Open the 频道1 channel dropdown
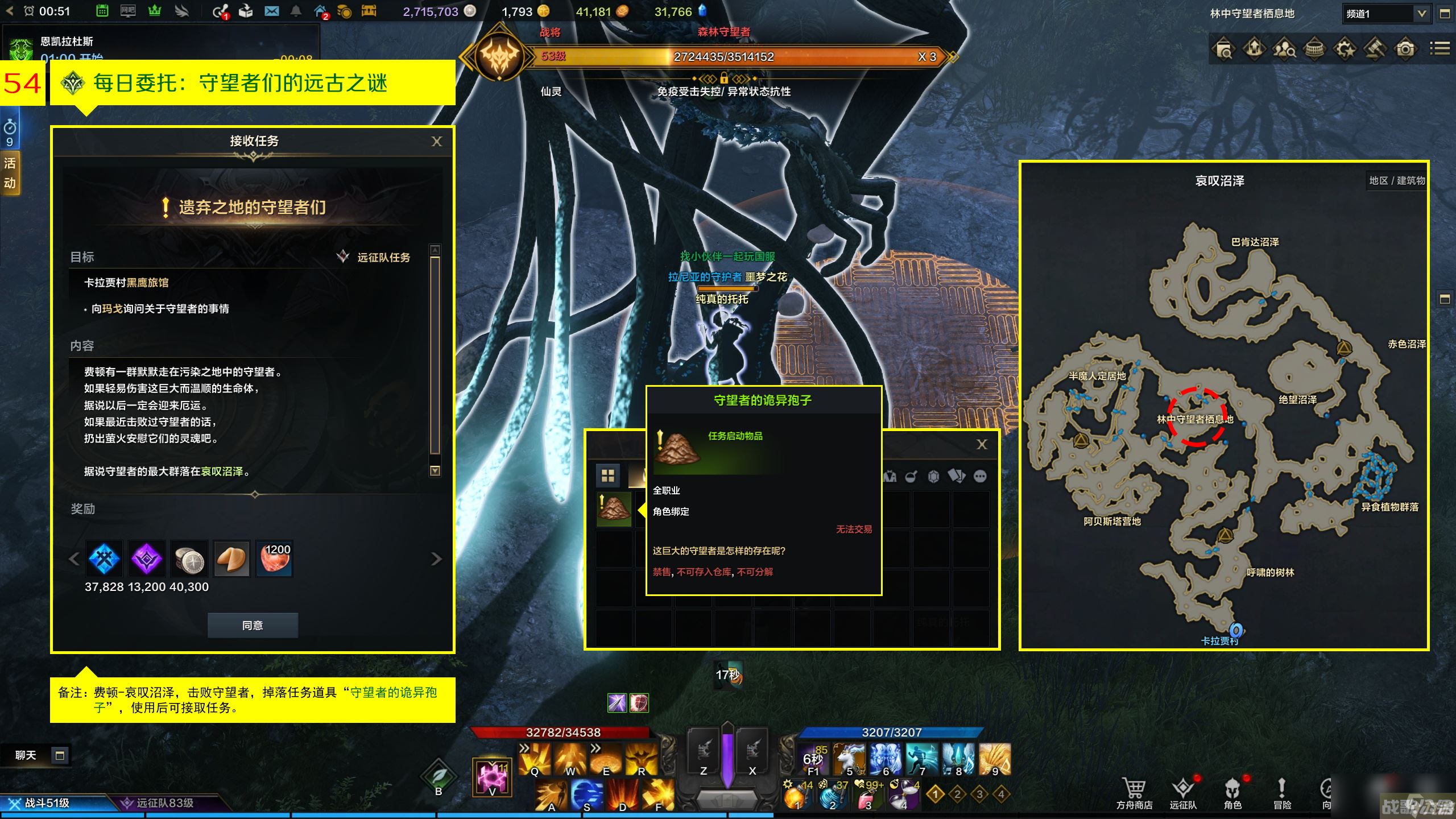 1421,14
